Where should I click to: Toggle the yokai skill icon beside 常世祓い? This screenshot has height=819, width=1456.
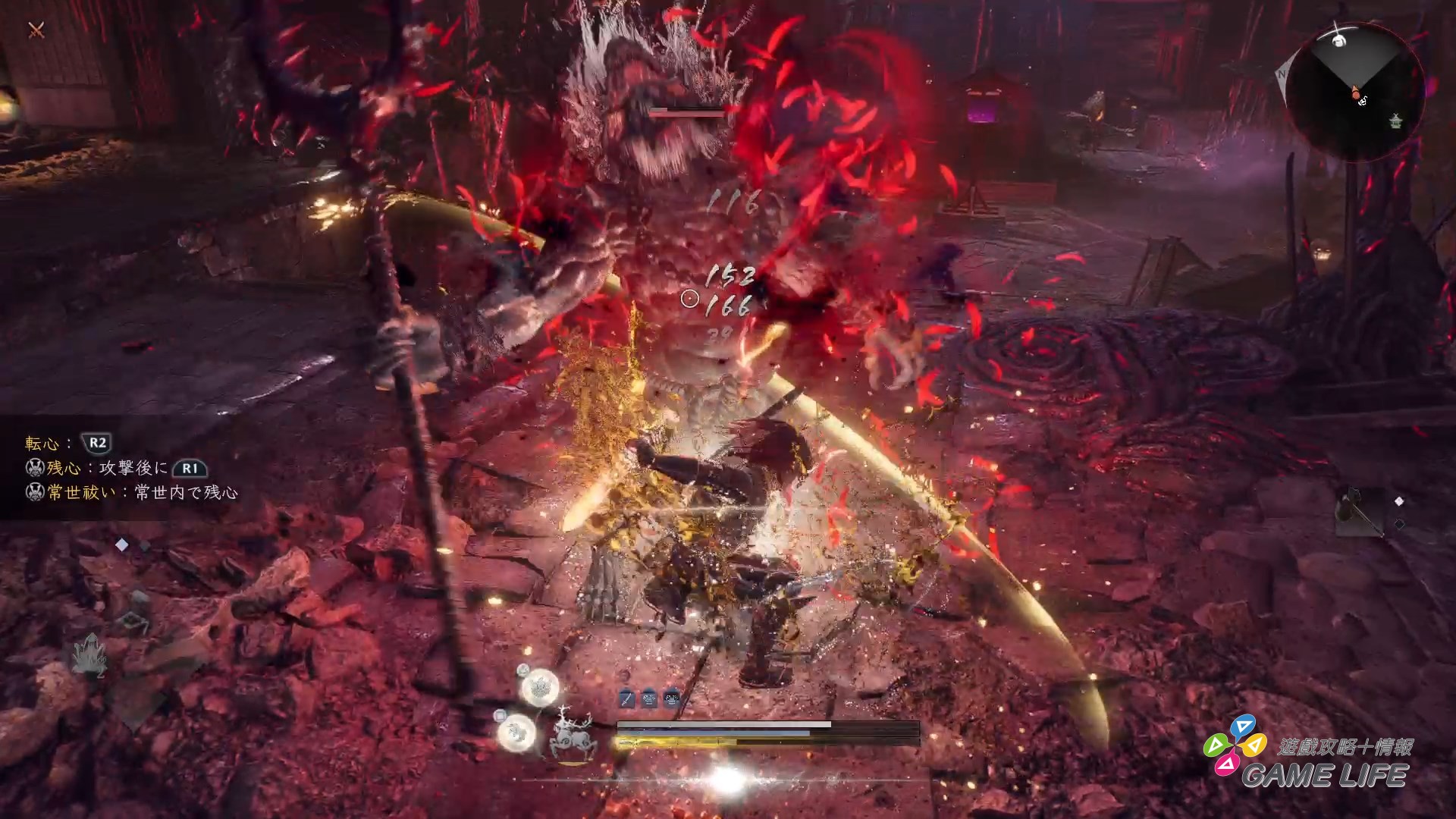pyautogui.click(x=36, y=493)
